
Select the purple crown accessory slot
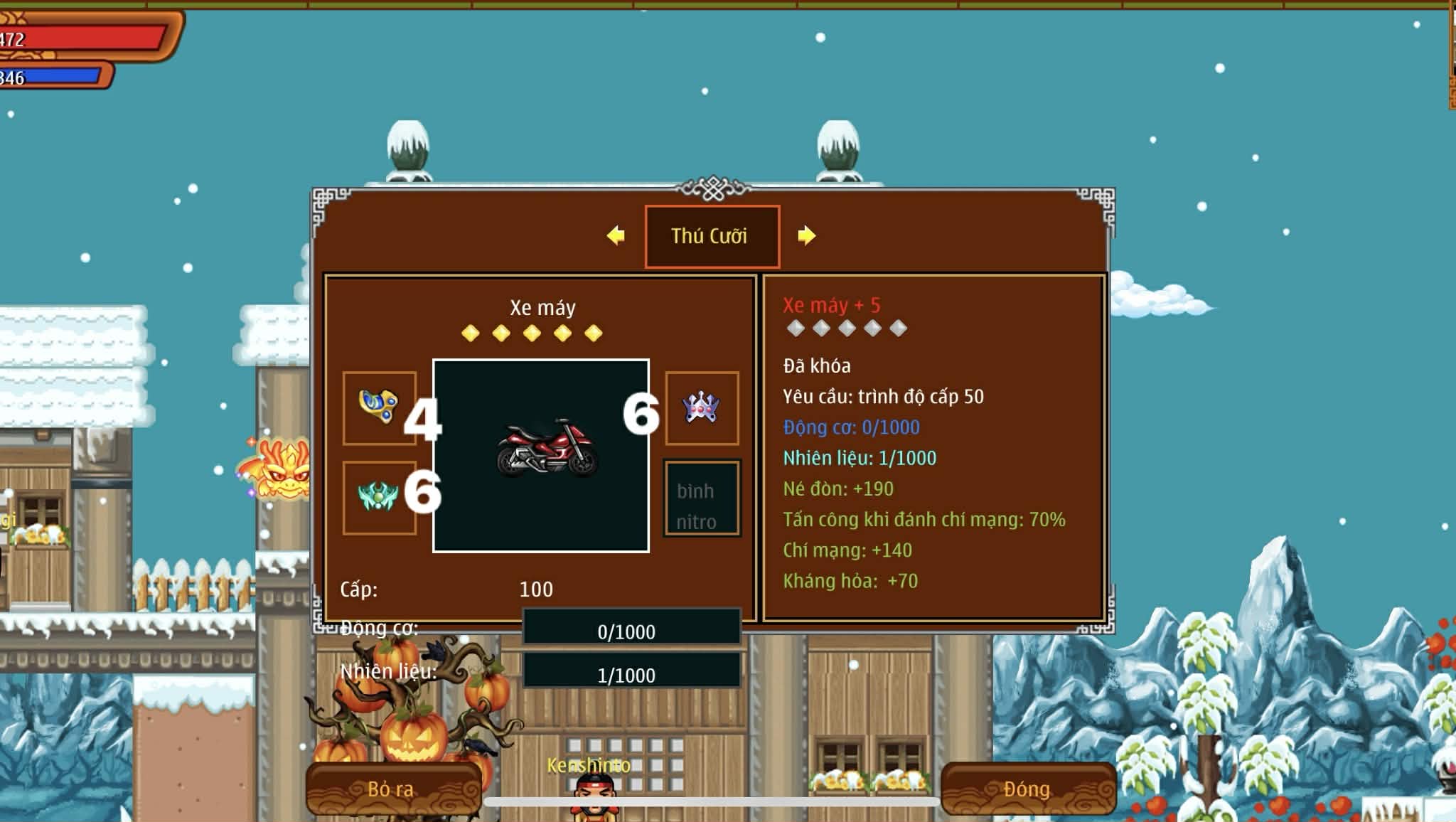pos(702,408)
